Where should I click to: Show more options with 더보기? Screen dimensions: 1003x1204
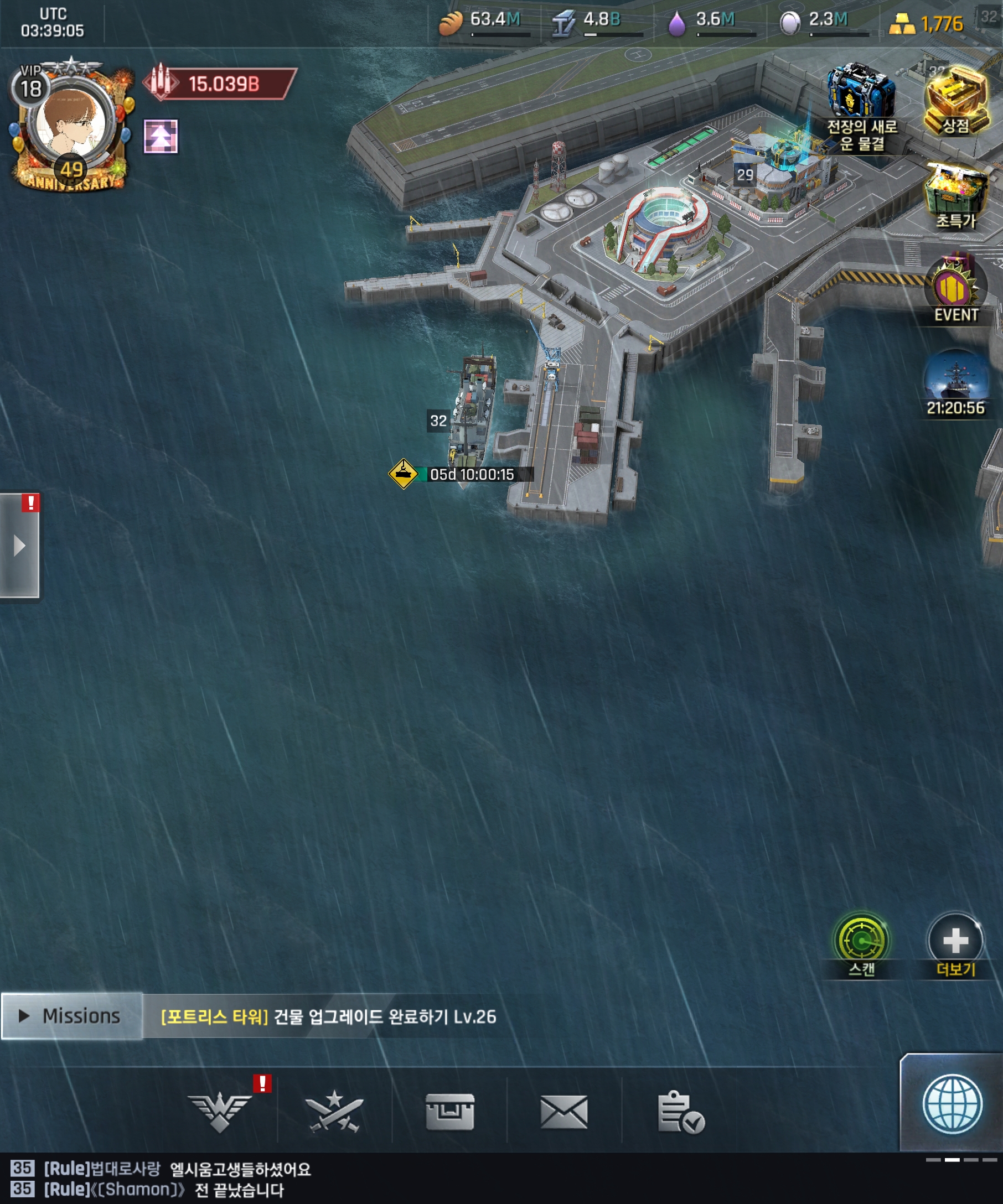[955, 941]
